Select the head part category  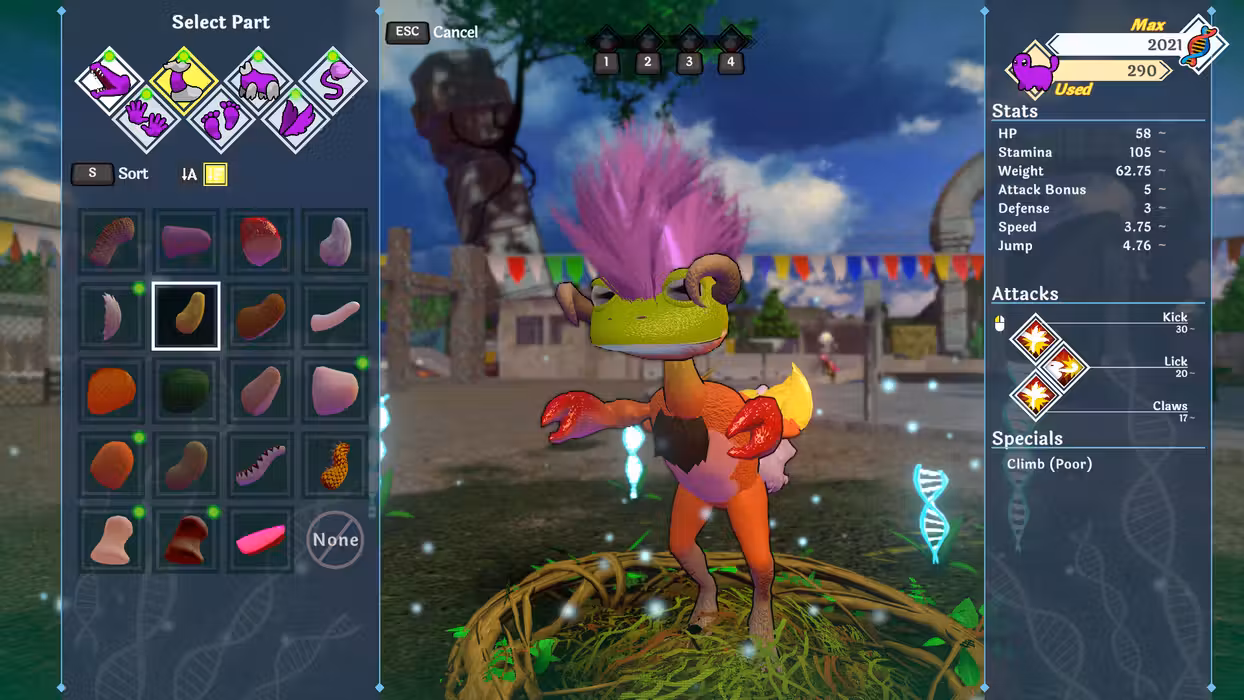tap(109, 81)
